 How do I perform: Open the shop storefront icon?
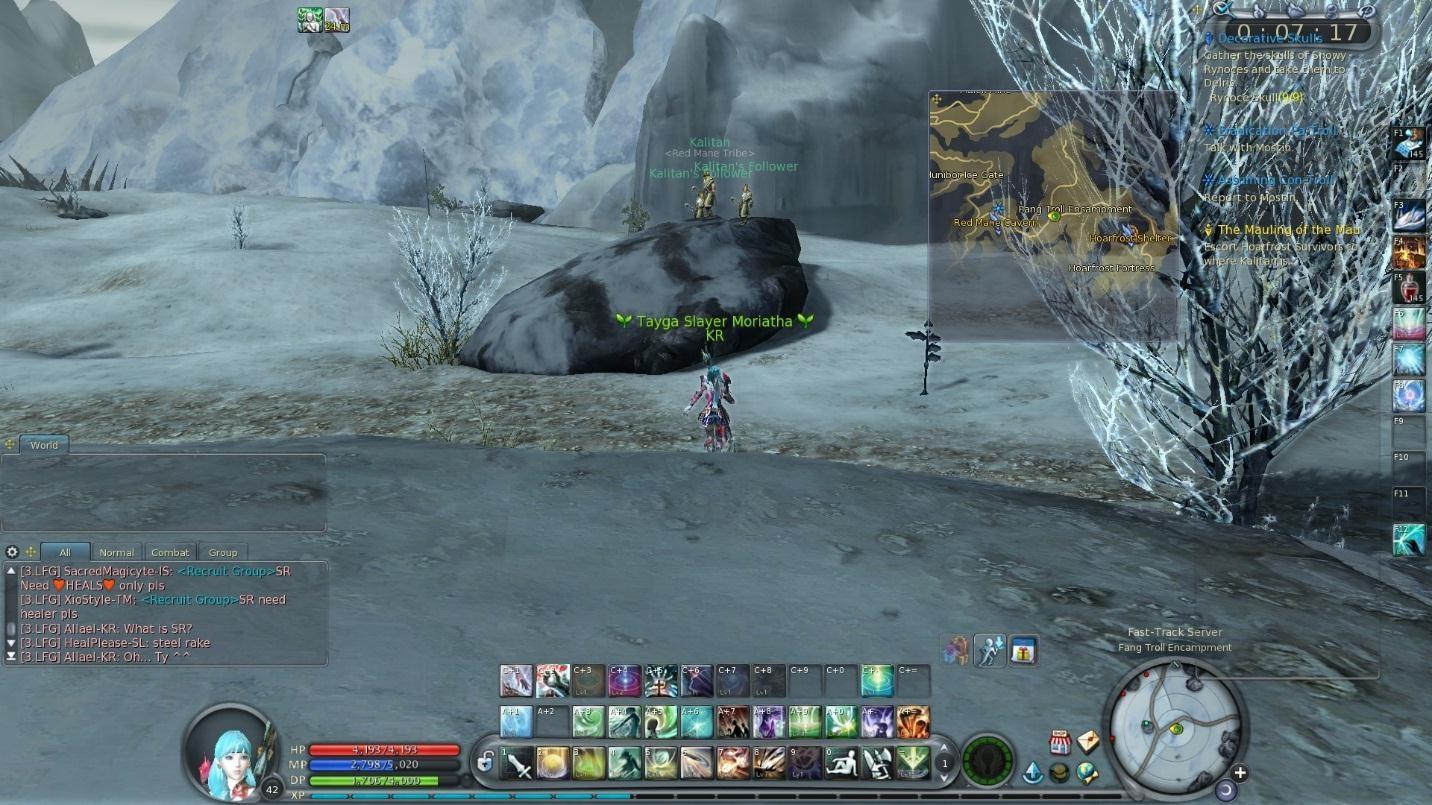tap(1059, 743)
